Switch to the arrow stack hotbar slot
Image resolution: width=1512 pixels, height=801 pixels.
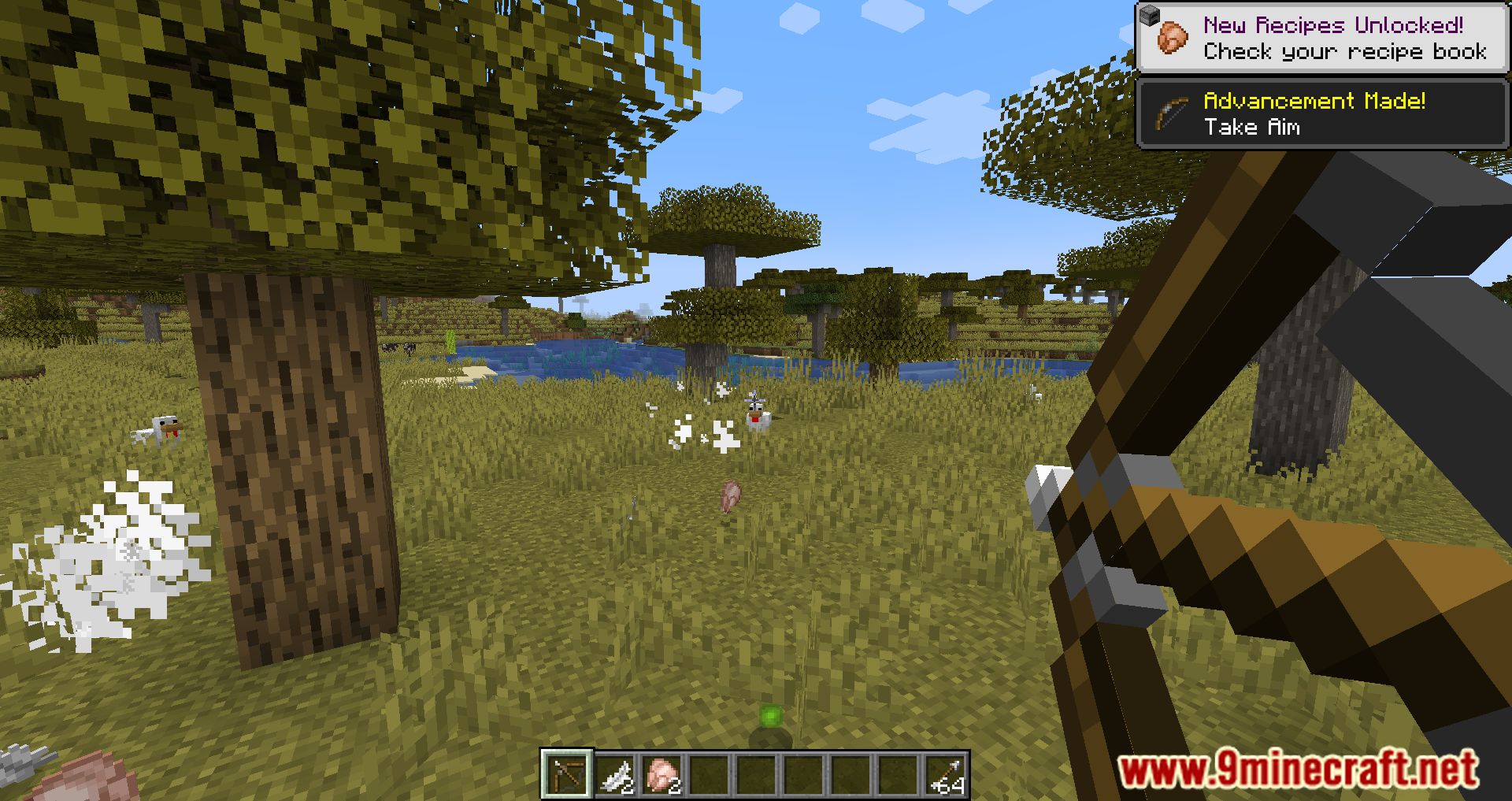(x=945, y=775)
